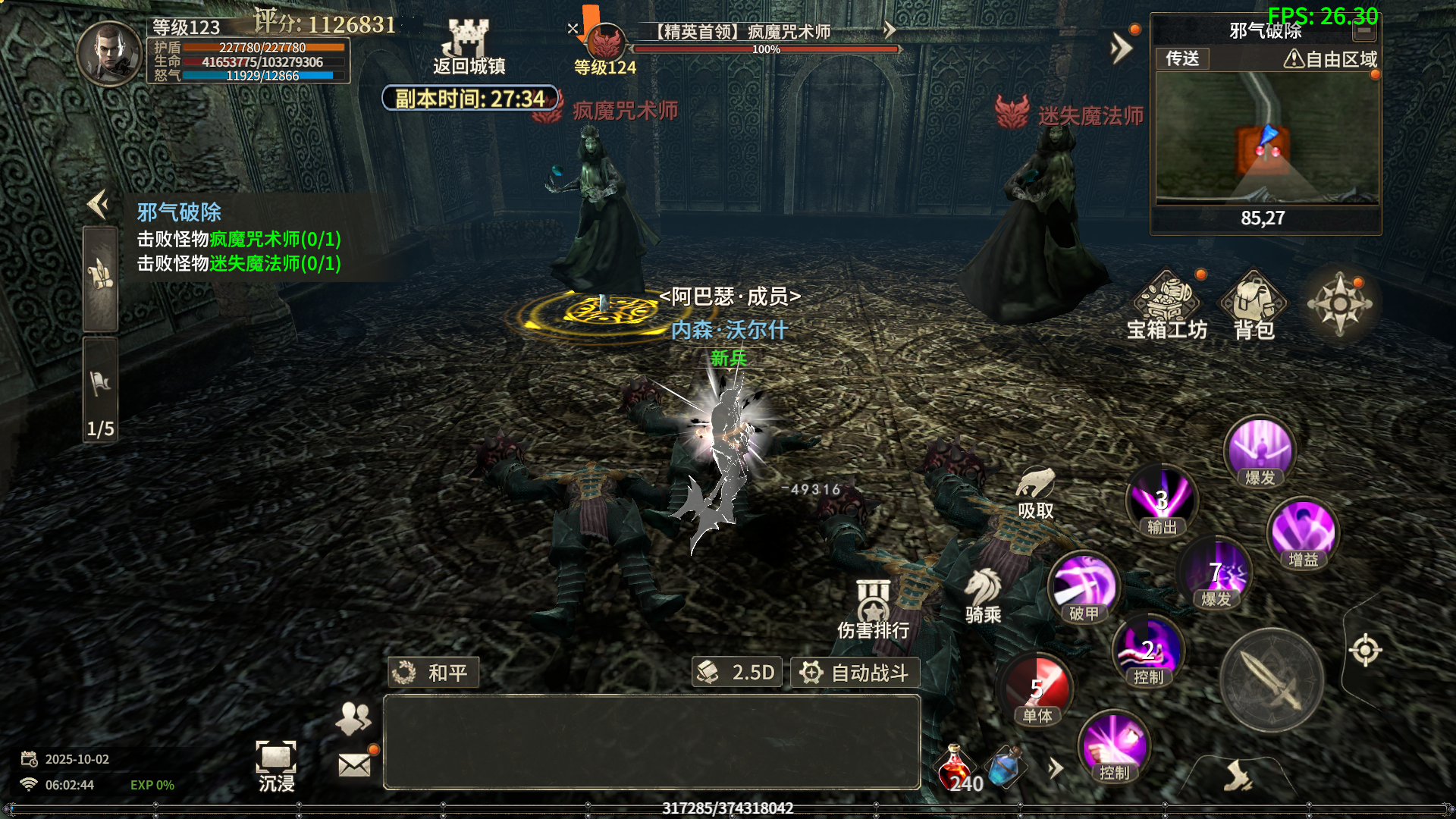Drink the red health potion
Image resolution: width=1456 pixels, height=819 pixels.
(957, 767)
